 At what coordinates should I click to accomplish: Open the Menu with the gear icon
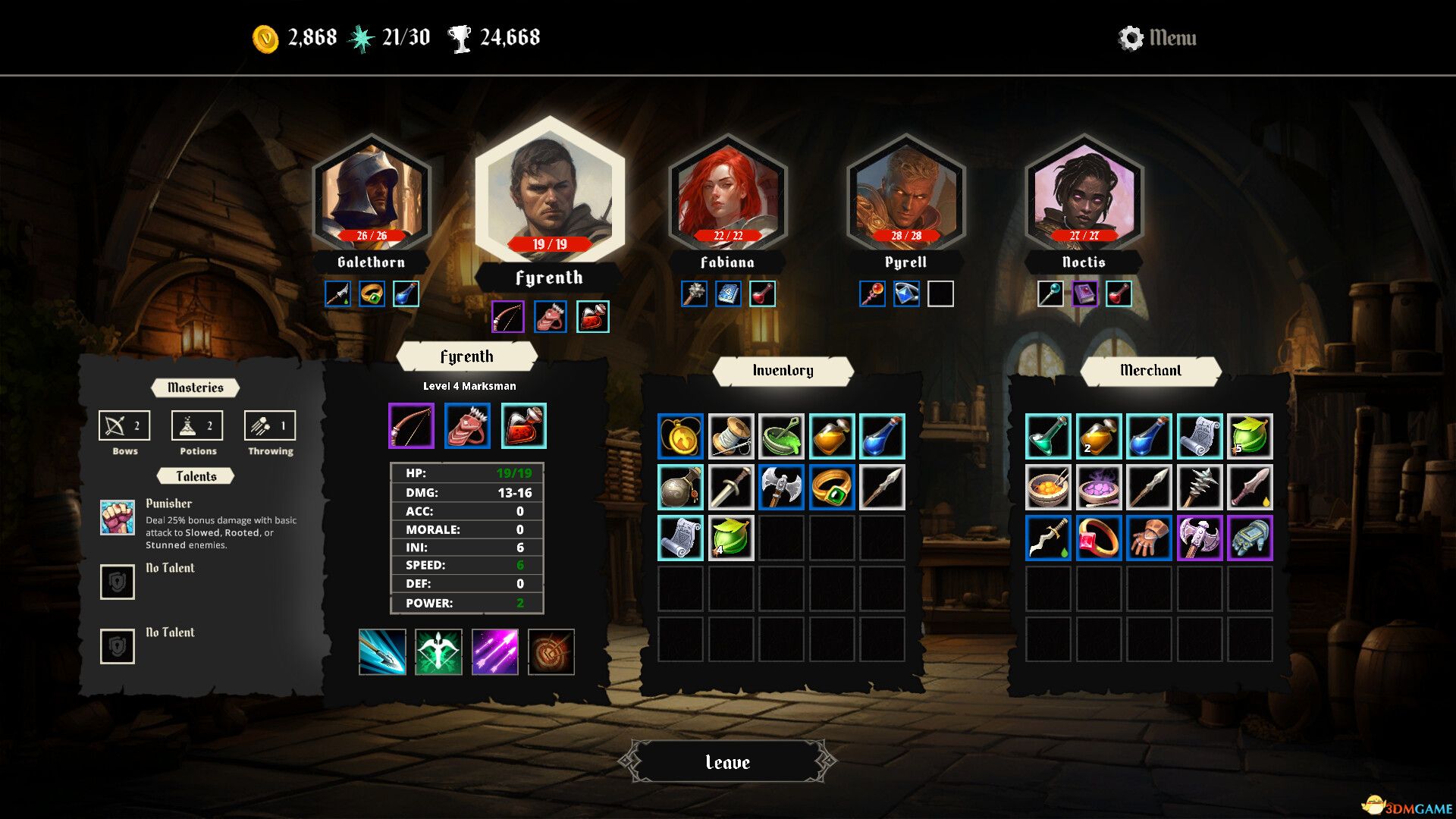1129,37
